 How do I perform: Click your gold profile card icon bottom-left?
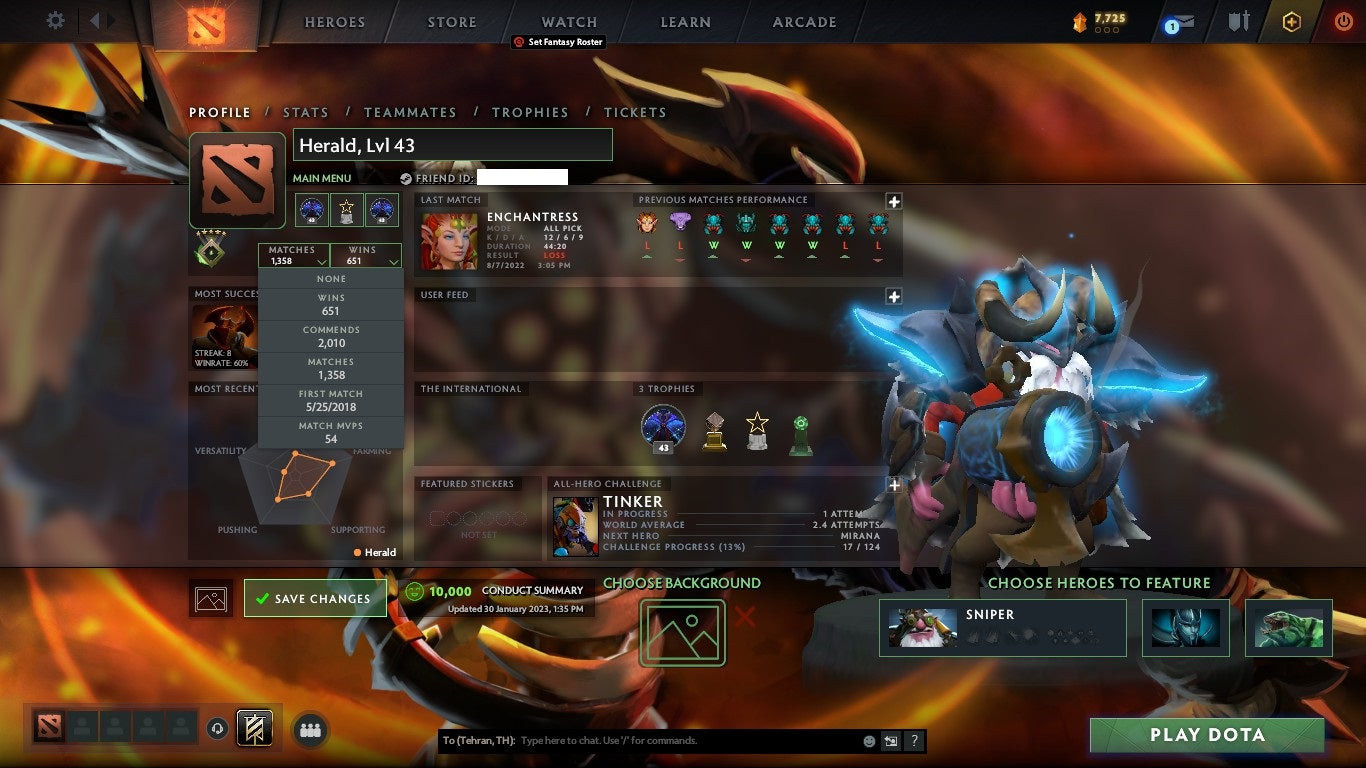(x=253, y=729)
